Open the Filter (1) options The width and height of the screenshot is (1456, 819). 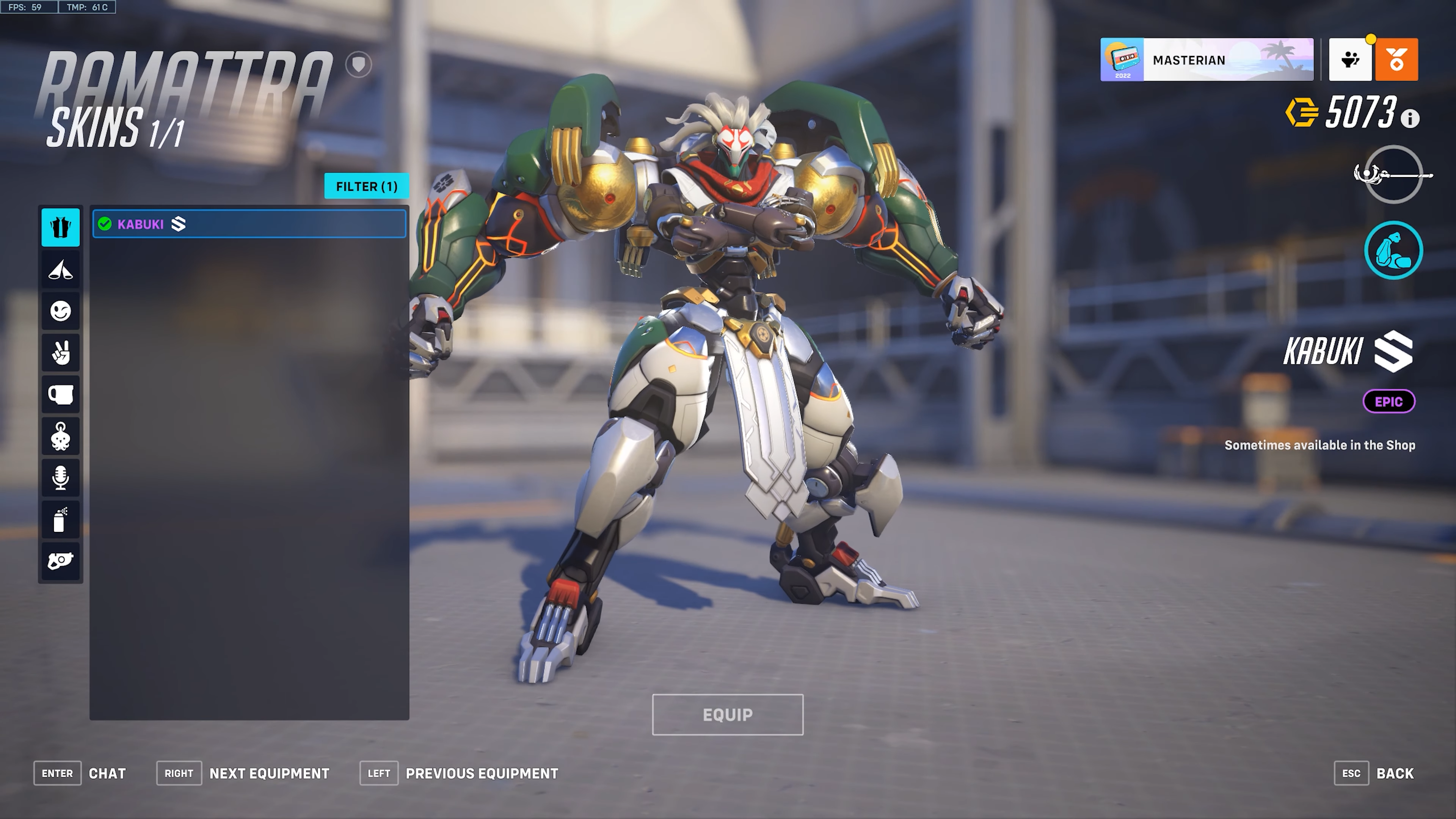[x=366, y=186]
